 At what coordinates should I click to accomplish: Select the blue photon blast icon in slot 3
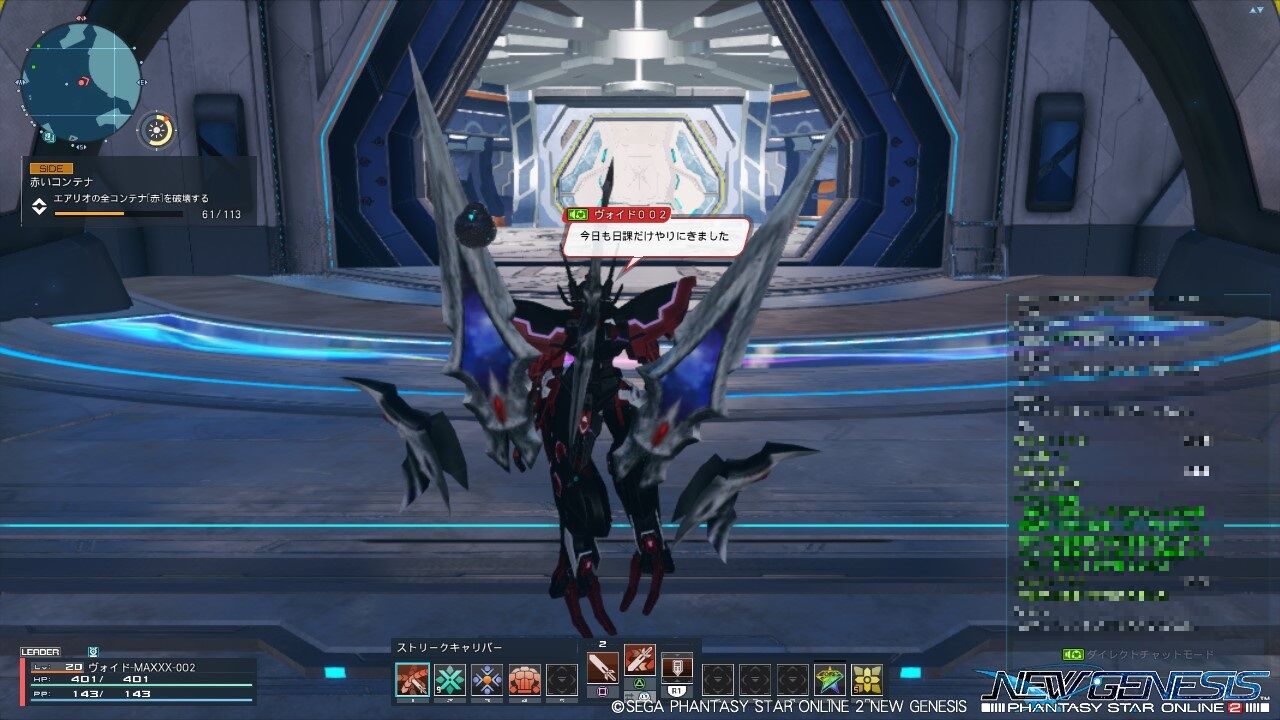(488, 678)
